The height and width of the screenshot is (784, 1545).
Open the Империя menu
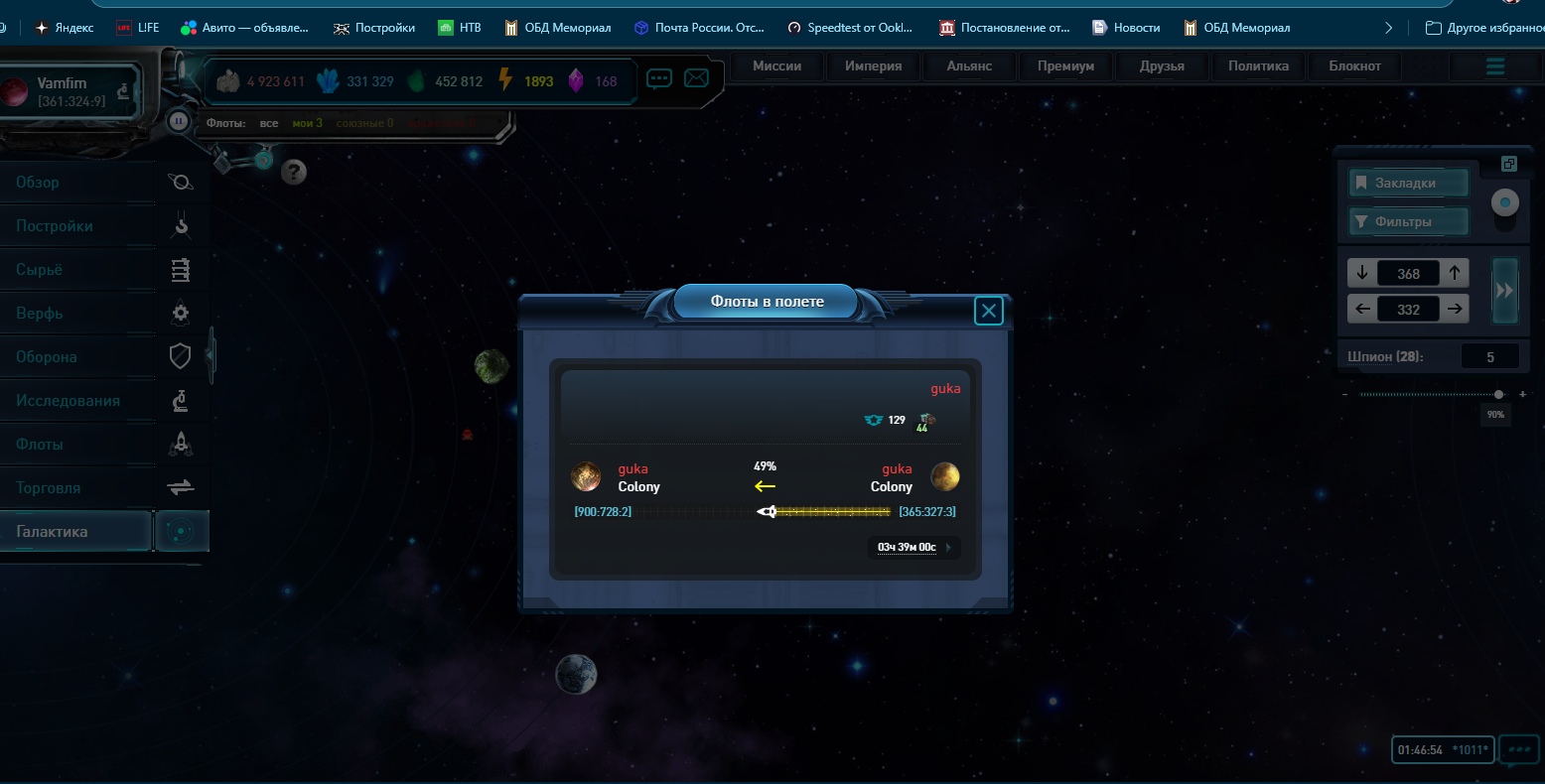pyautogui.click(x=873, y=66)
